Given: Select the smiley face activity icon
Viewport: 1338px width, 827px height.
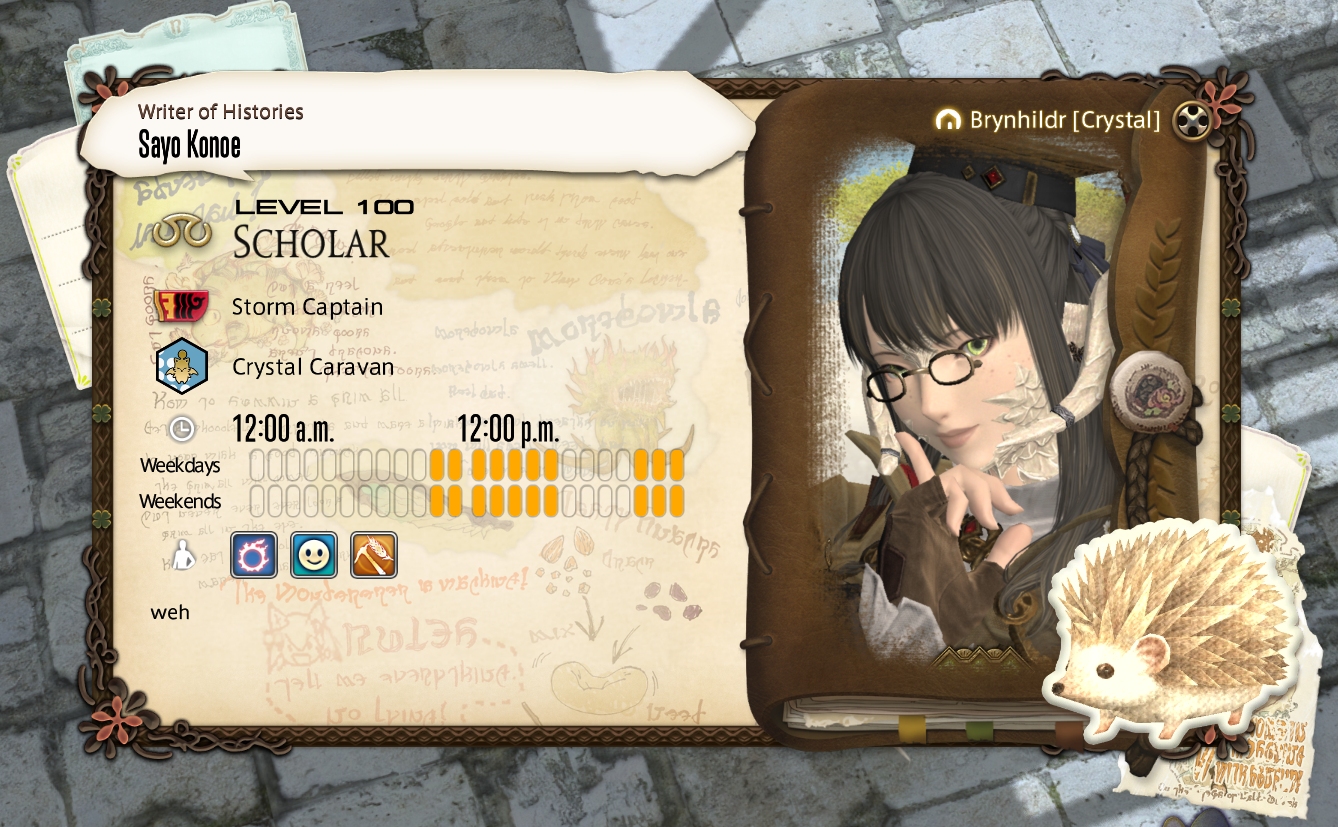Looking at the screenshot, I should click(314, 555).
